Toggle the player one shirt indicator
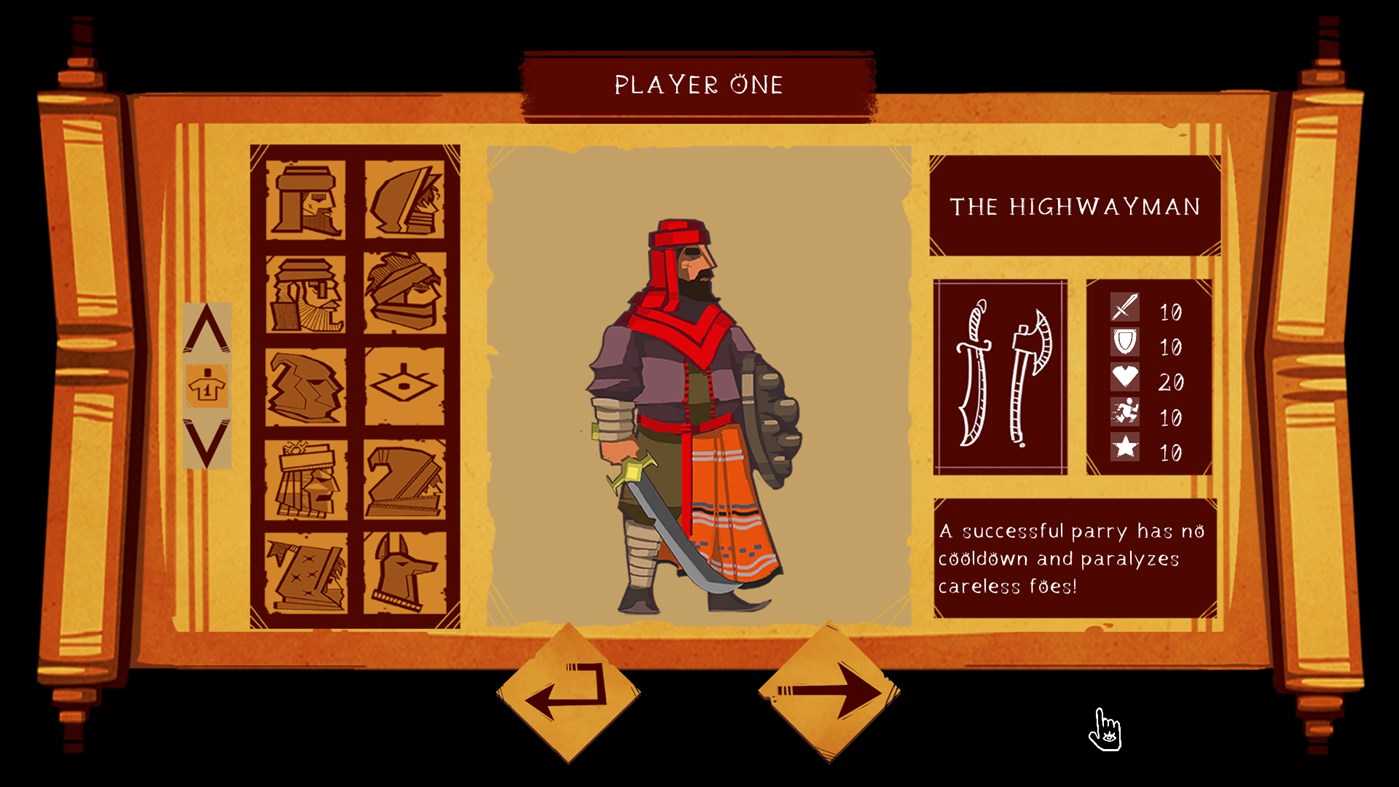The width and height of the screenshot is (1399, 787). [x=207, y=386]
